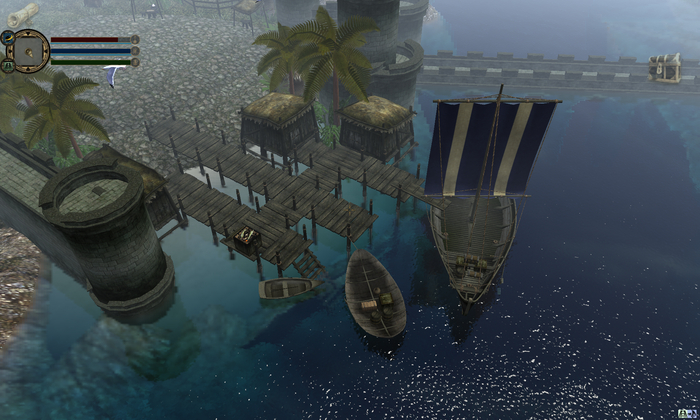This screenshot has height=420, width=700.
Task: Select the yellow bird icon beside the compass
Action: (x=7, y=37)
